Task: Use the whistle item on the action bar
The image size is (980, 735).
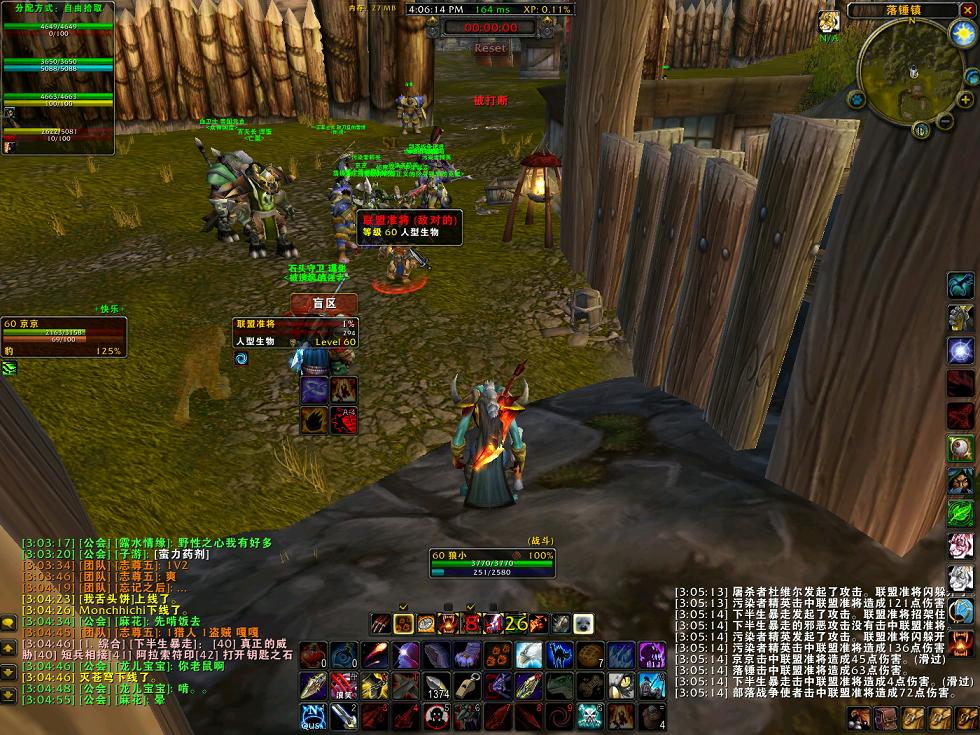Action: click(x=466, y=686)
